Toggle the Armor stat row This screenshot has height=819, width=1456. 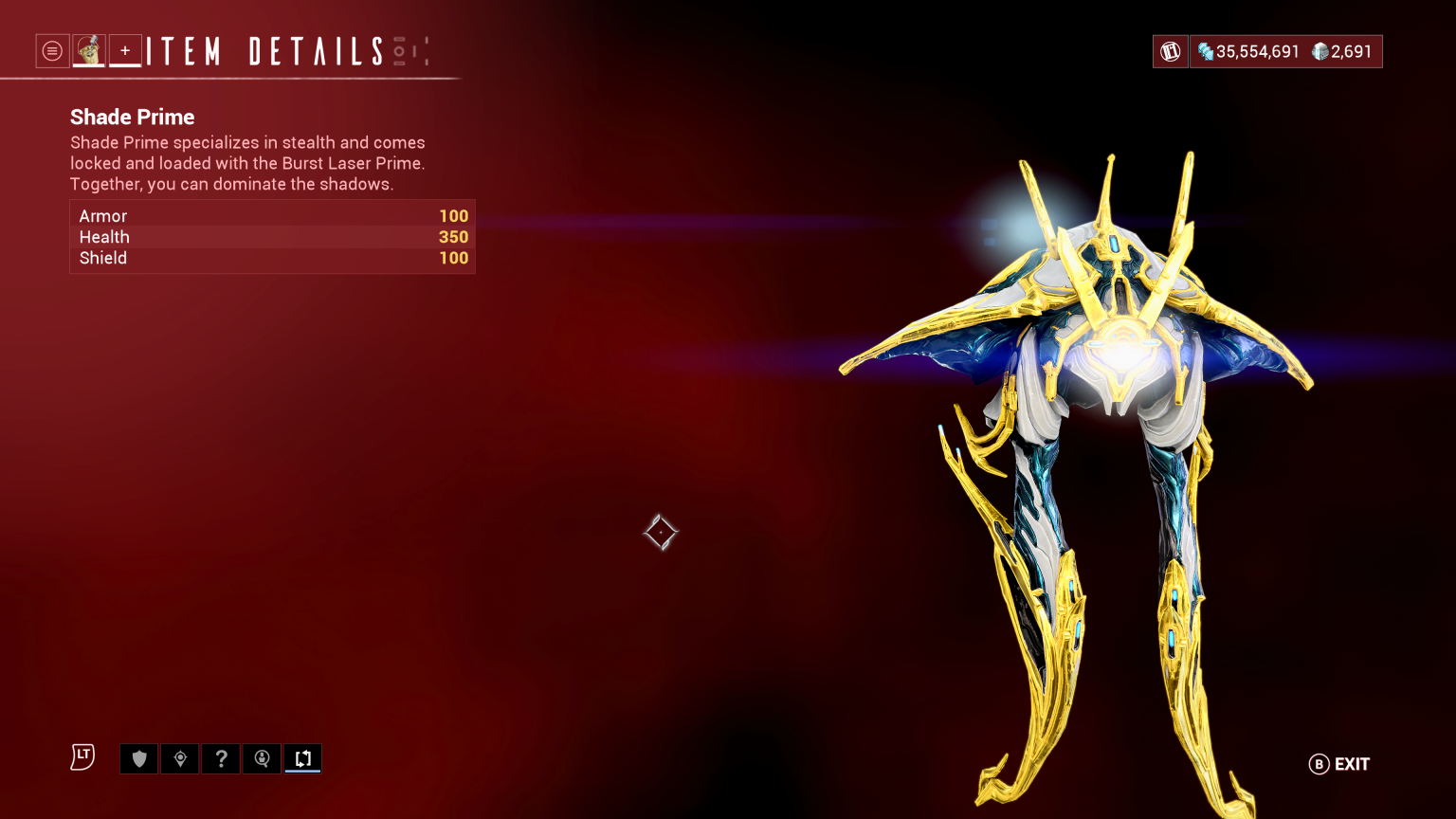point(272,216)
